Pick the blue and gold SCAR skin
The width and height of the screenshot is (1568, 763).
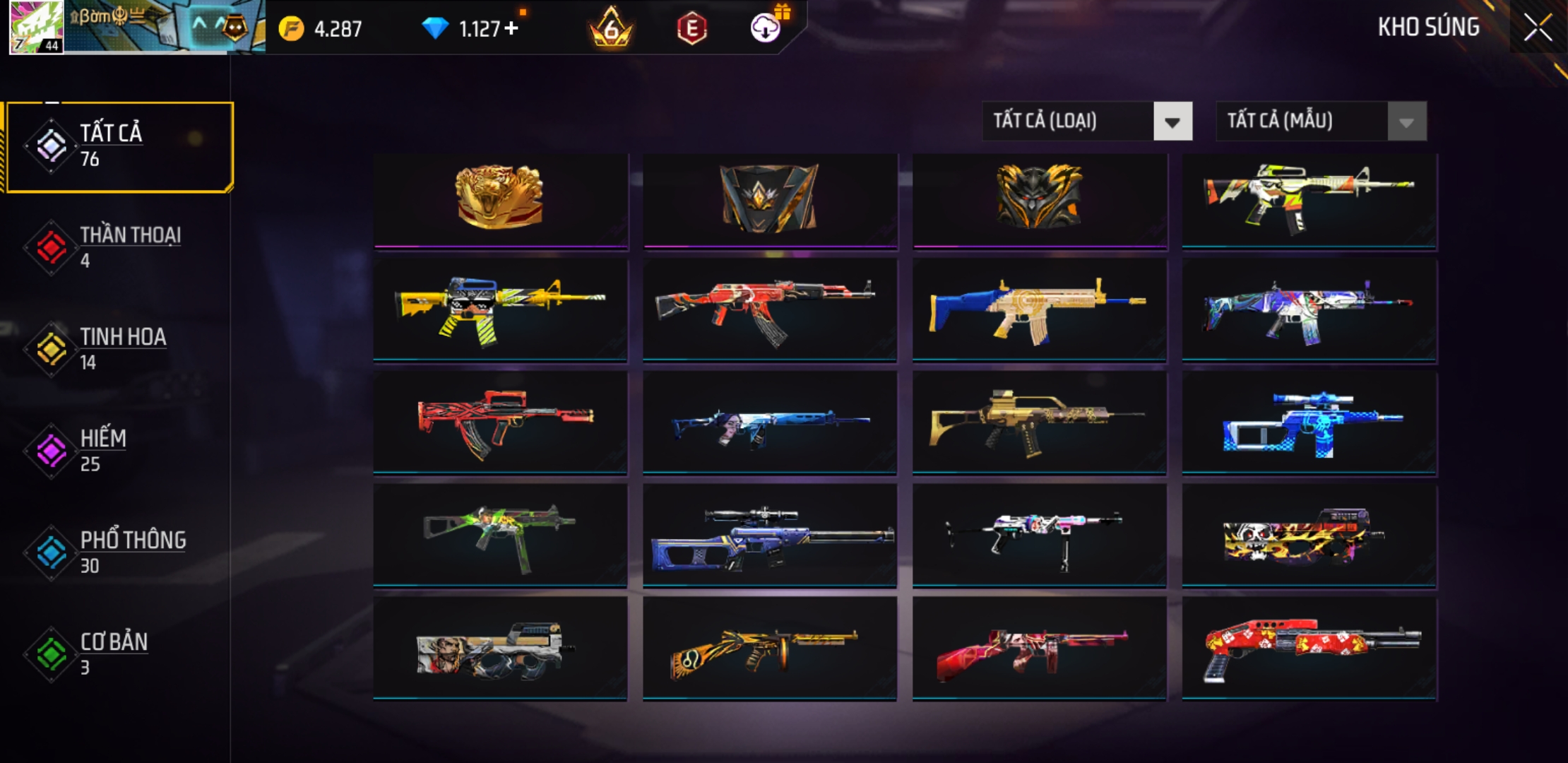(1039, 309)
